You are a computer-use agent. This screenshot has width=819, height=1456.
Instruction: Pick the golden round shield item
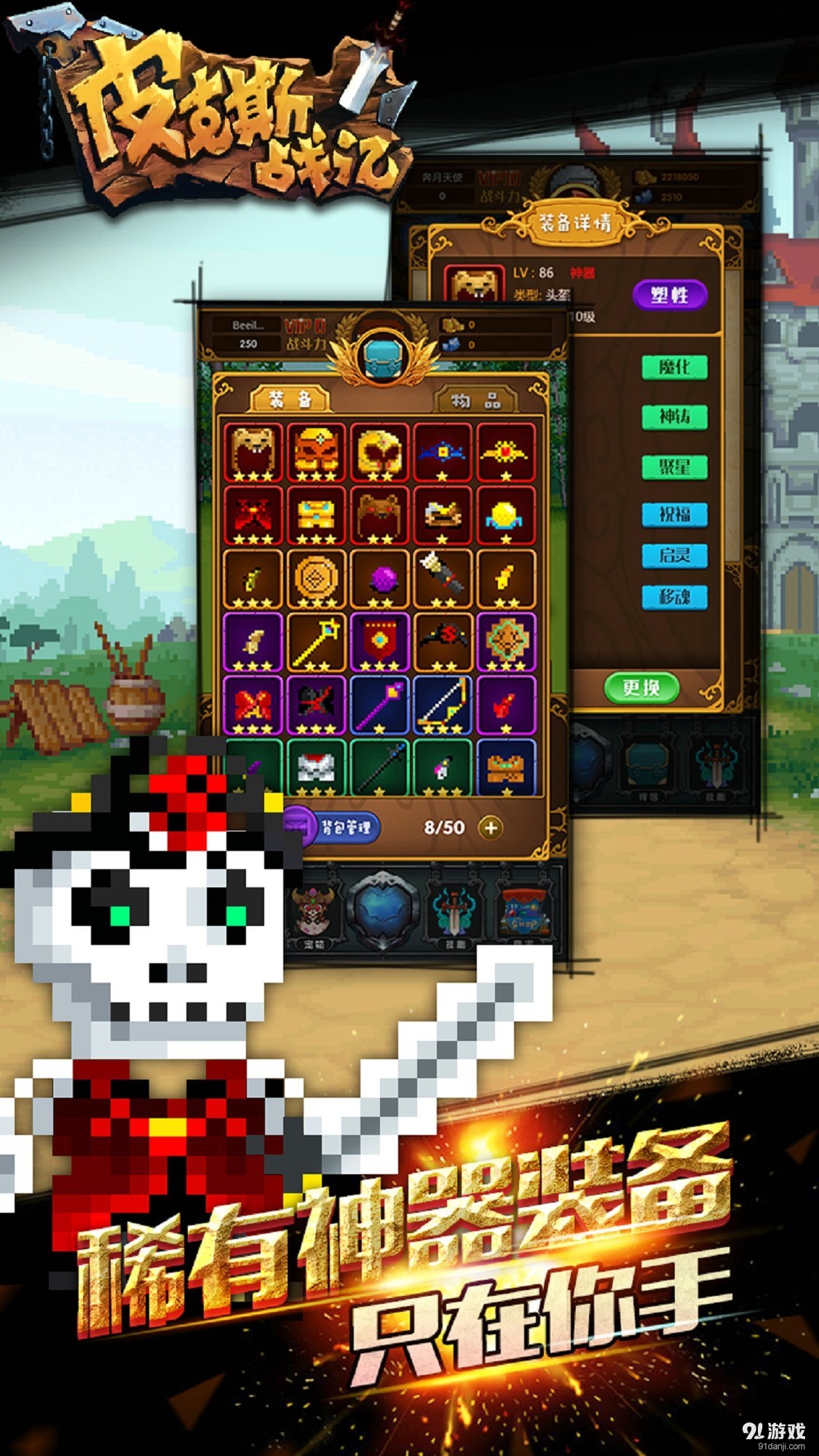click(317, 579)
